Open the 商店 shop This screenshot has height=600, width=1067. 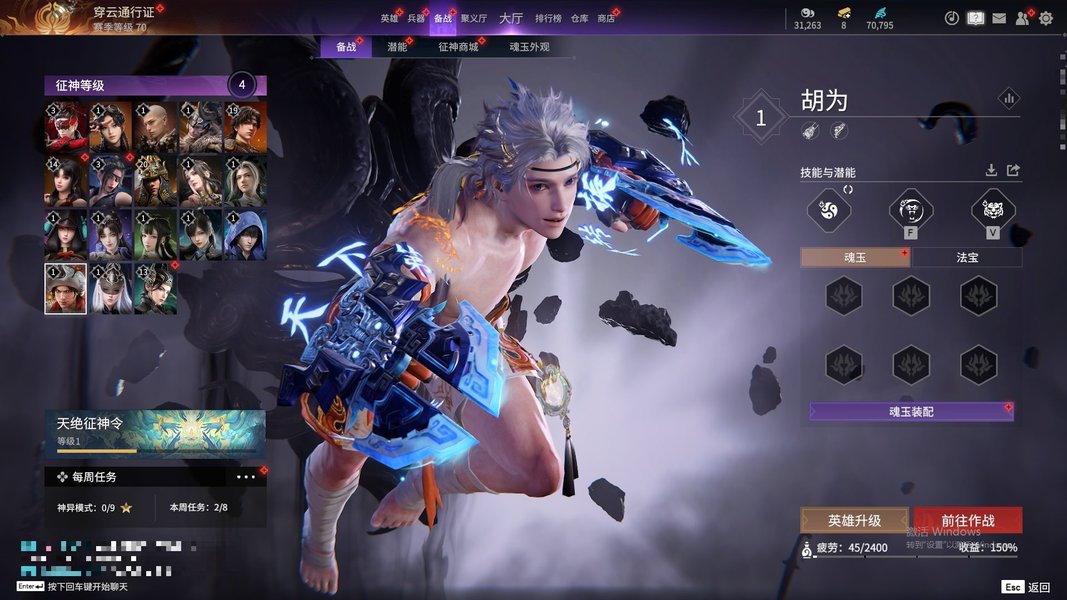point(606,18)
